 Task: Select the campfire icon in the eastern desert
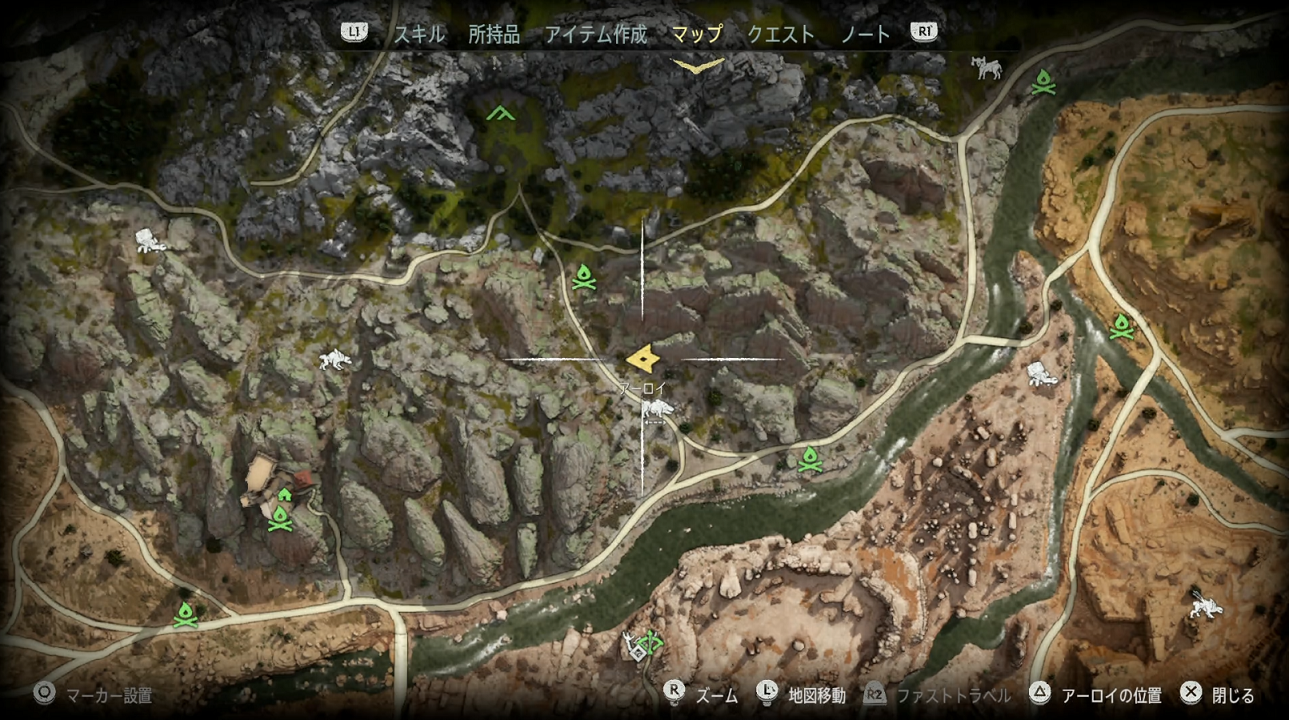coord(1124,326)
